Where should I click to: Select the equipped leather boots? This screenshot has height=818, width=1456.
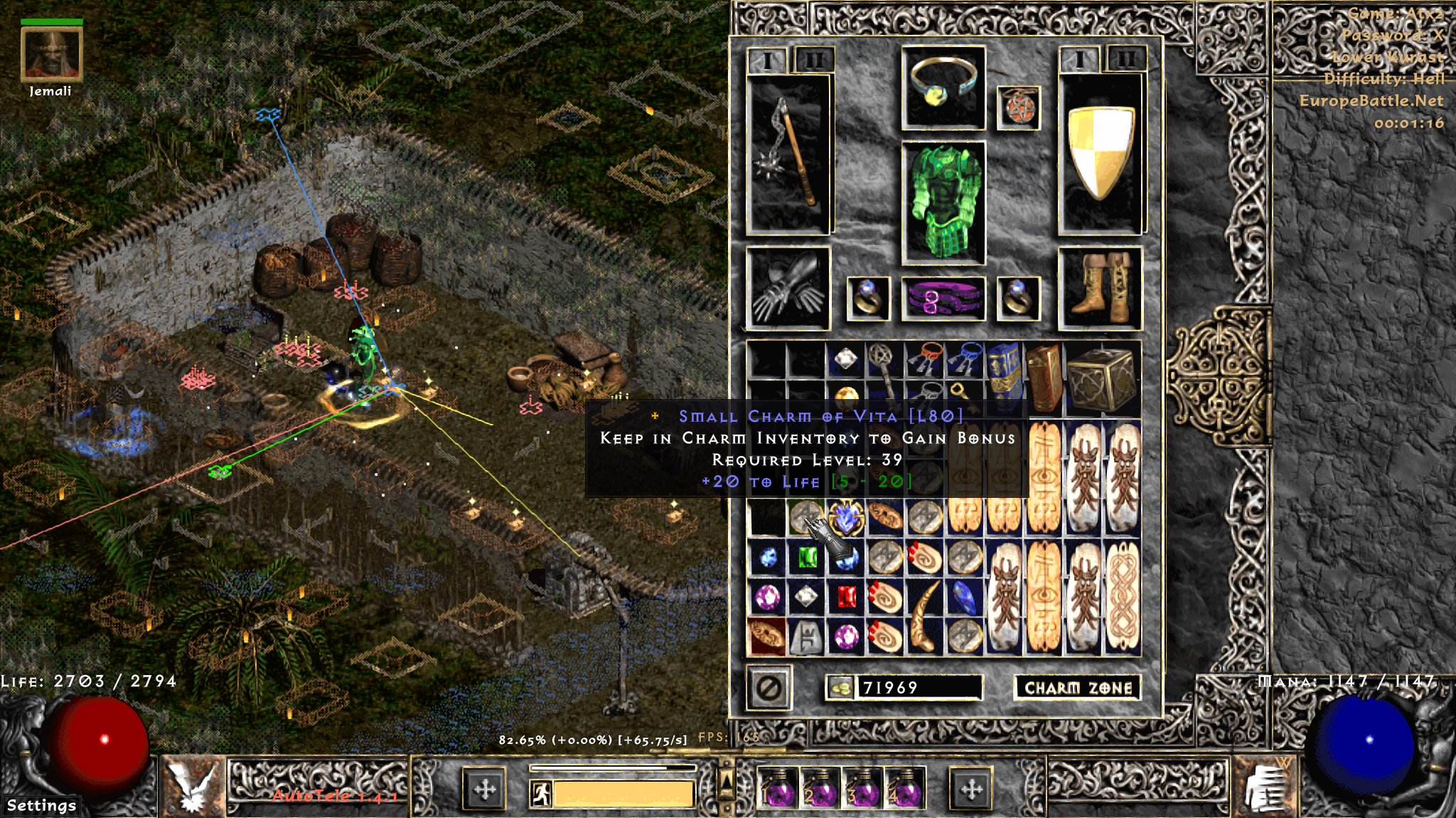click(1100, 288)
